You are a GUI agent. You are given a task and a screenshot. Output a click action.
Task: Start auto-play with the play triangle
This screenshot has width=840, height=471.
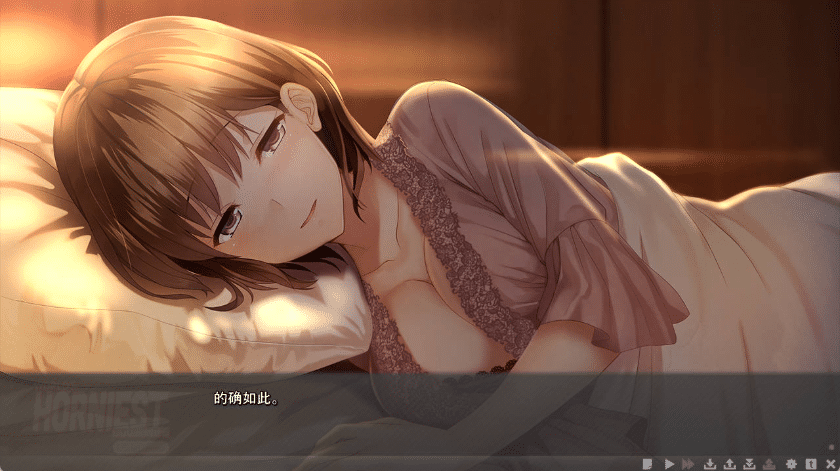[x=669, y=463]
